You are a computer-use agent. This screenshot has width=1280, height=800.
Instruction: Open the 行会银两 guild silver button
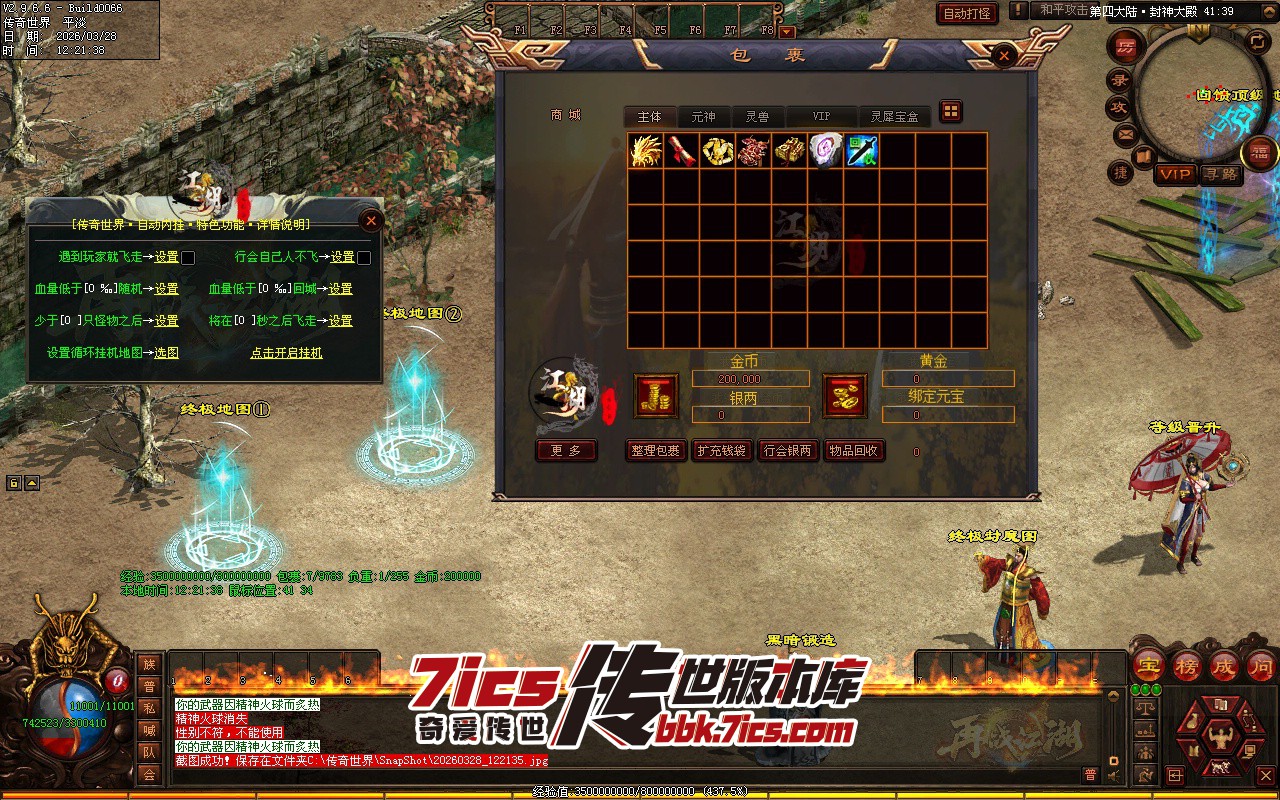[x=787, y=451]
